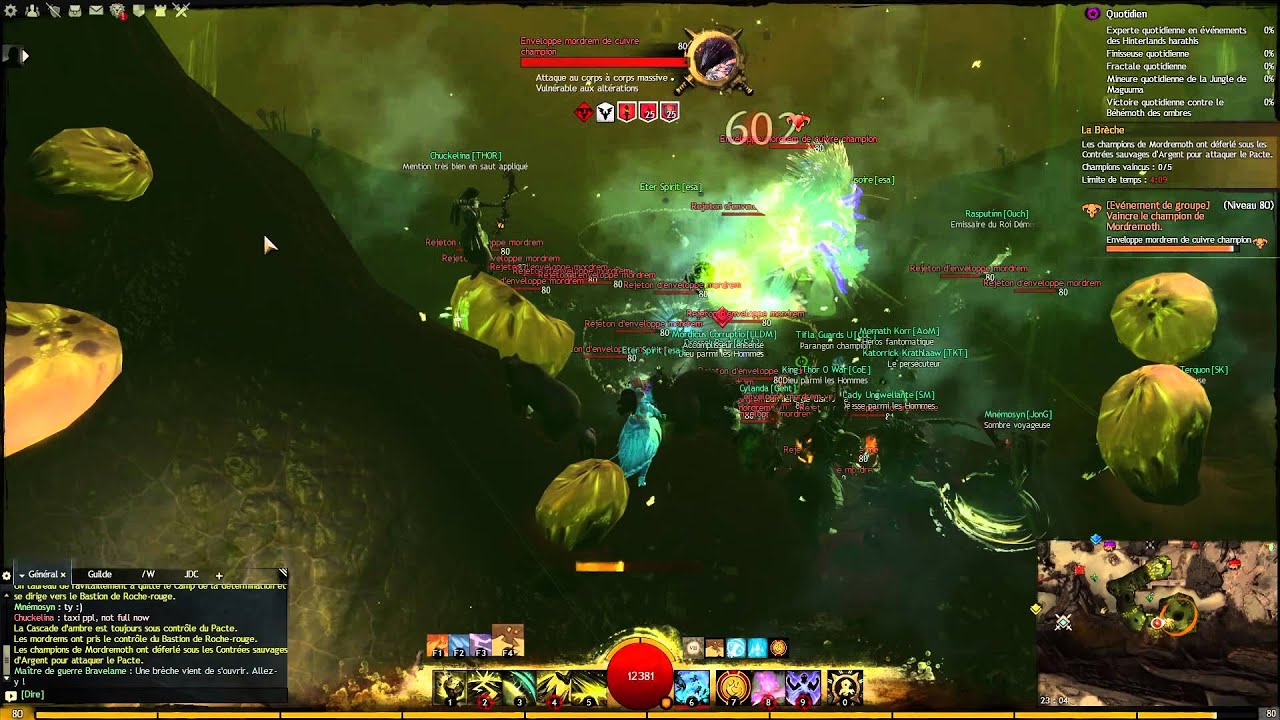Open the contacts panel icon

tap(32, 11)
